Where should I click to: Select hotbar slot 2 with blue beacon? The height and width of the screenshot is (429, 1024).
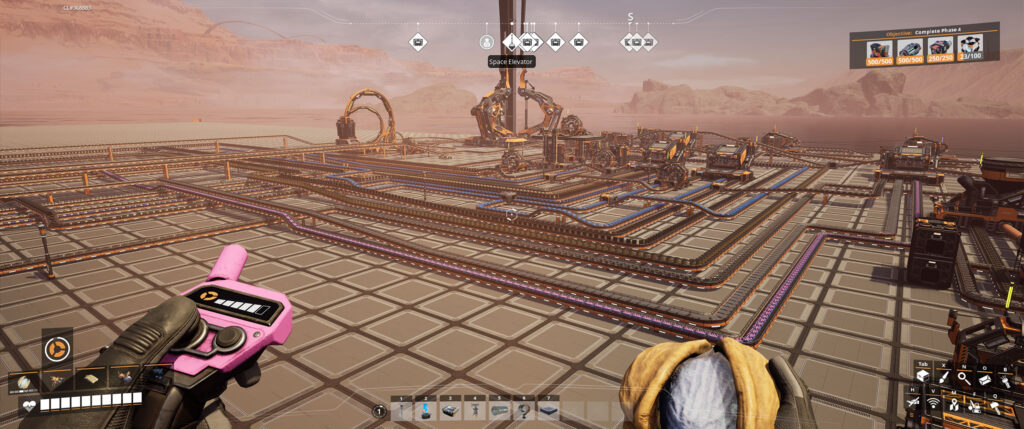[x=424, y=410]
